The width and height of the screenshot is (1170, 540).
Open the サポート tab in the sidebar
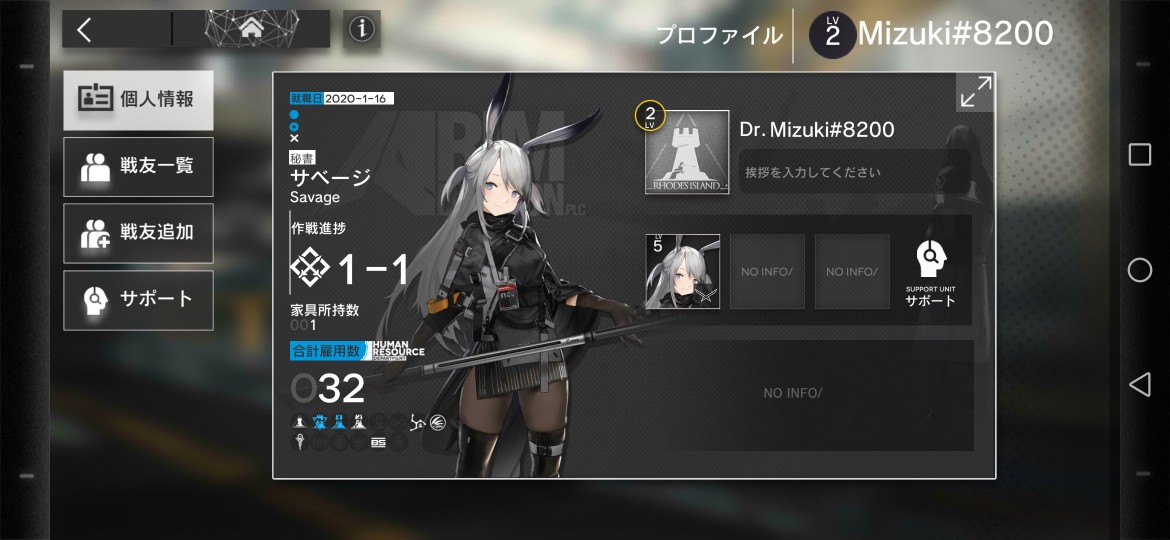(138, 299)
